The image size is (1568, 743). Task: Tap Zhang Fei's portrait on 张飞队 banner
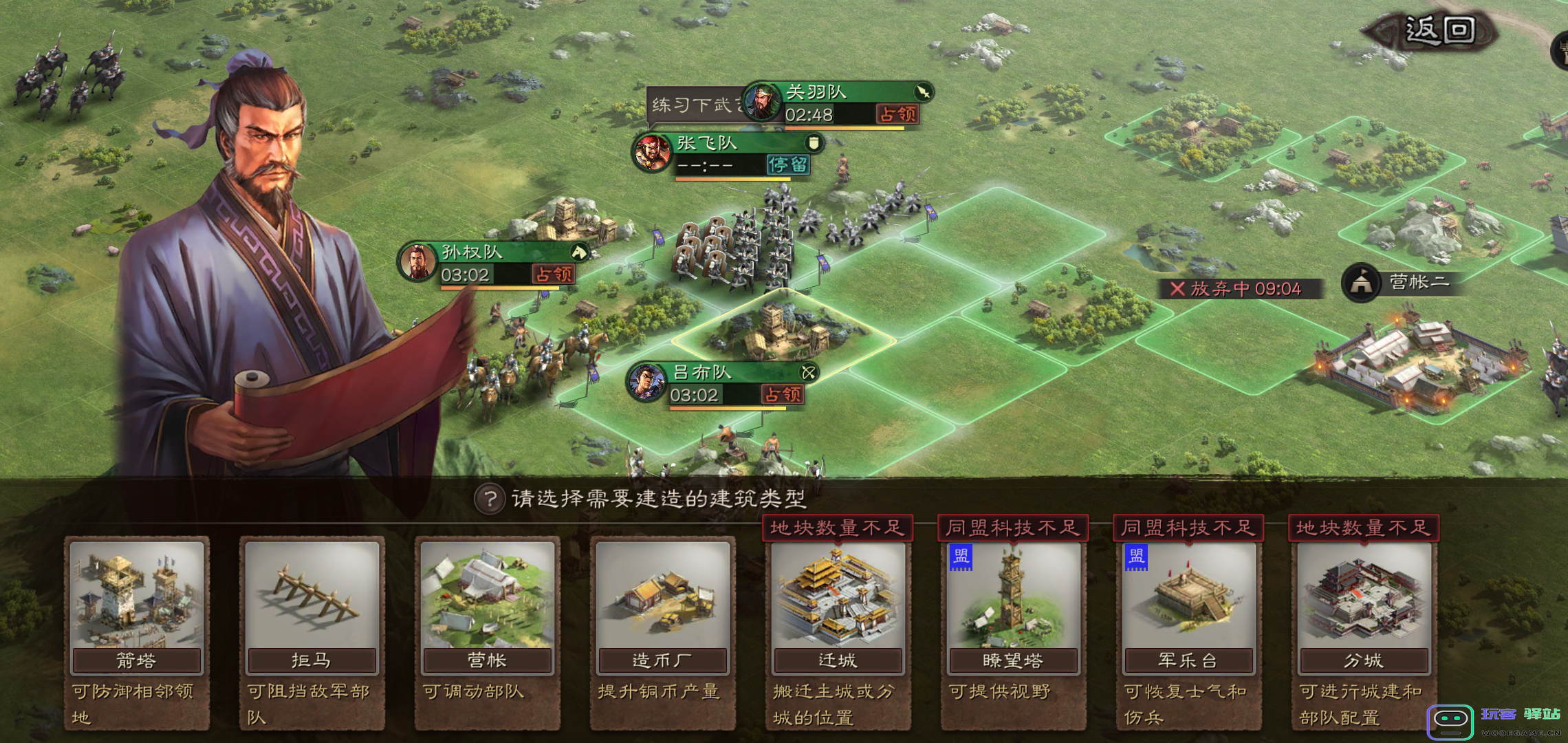pos(653,153)
